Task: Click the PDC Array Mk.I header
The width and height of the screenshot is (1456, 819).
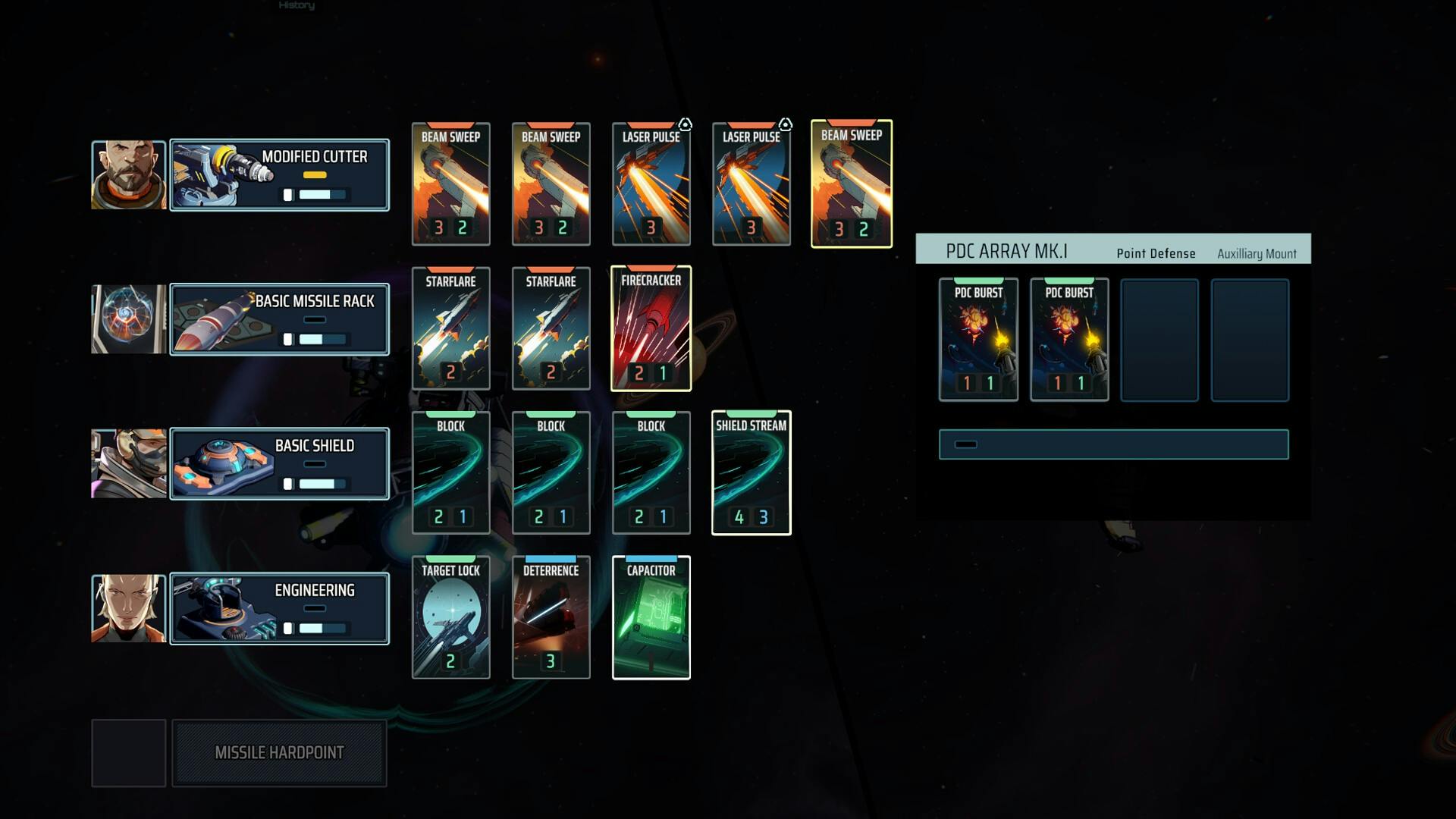Action: pos(1006,251)
